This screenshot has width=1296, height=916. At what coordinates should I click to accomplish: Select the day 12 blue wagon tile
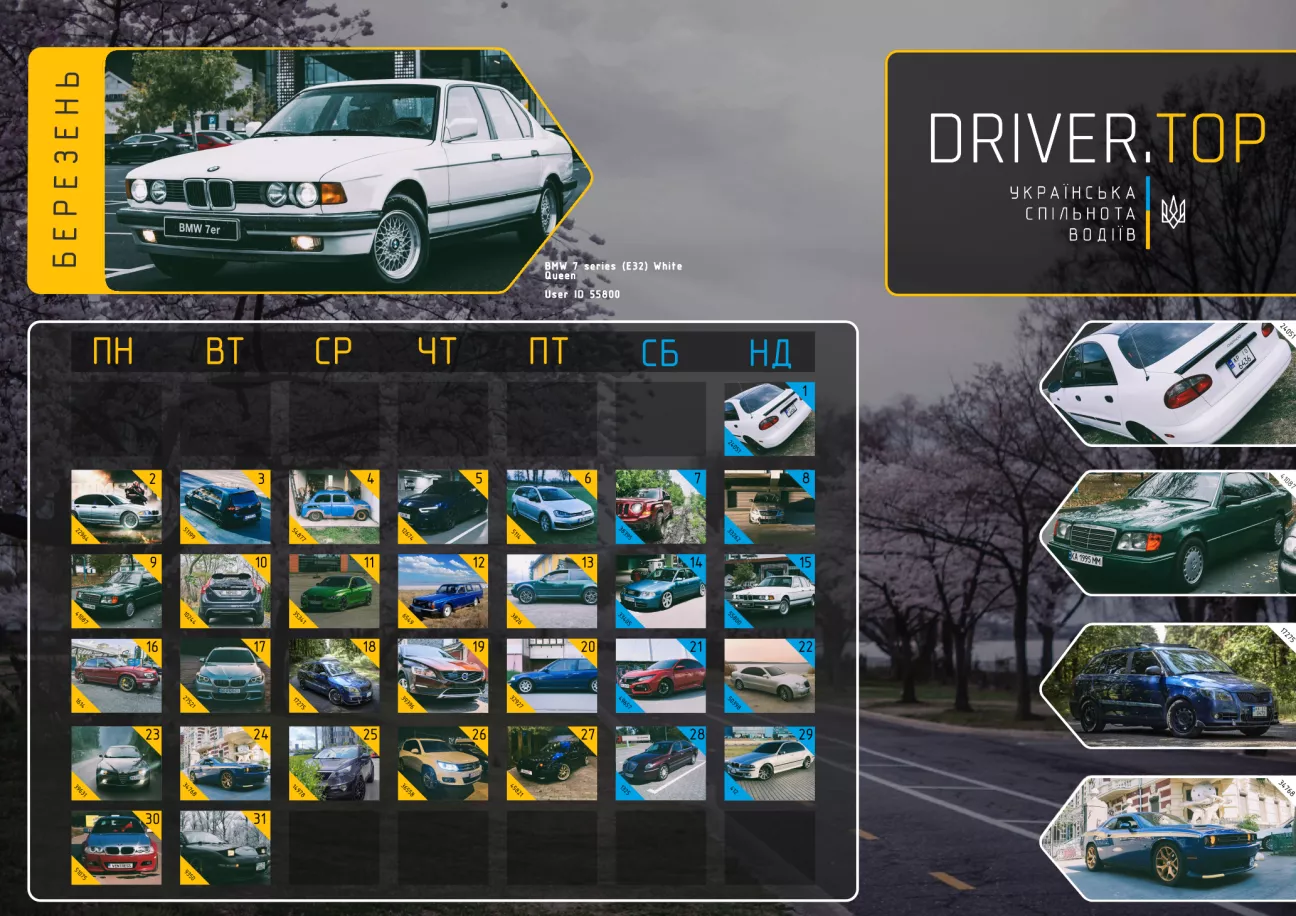443,591
